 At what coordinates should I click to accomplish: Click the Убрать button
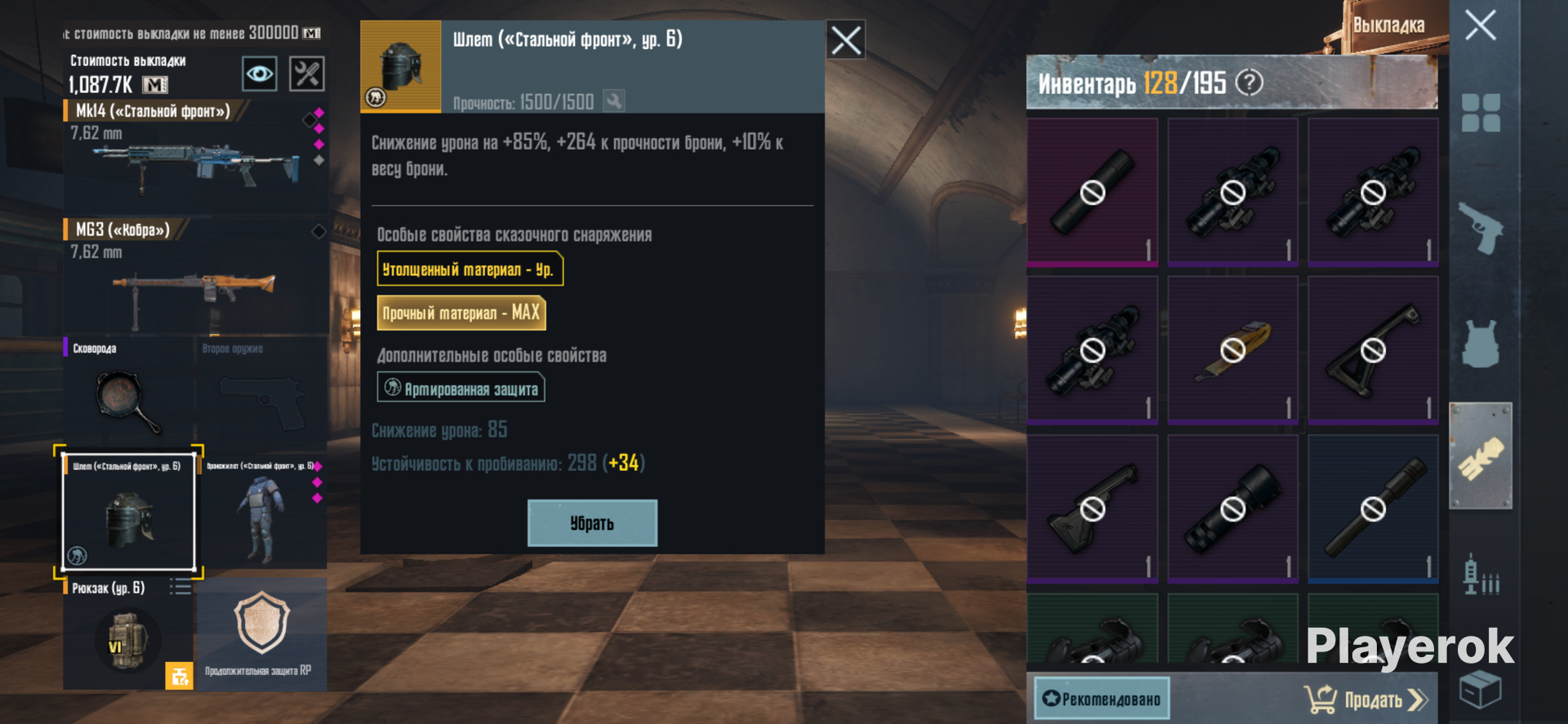tap(592, 523)
